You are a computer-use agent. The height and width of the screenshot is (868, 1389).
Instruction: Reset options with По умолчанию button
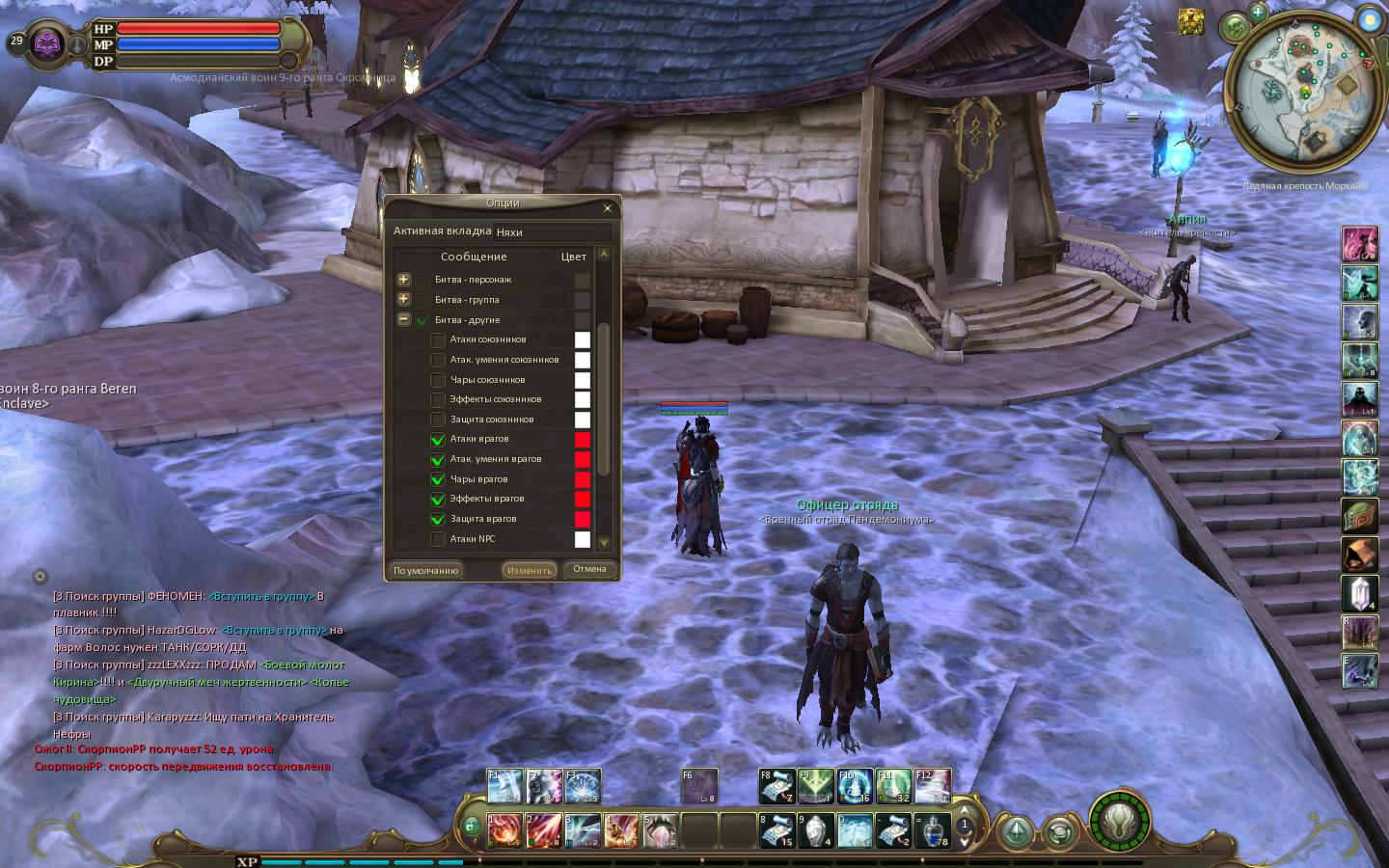(425, 570)
